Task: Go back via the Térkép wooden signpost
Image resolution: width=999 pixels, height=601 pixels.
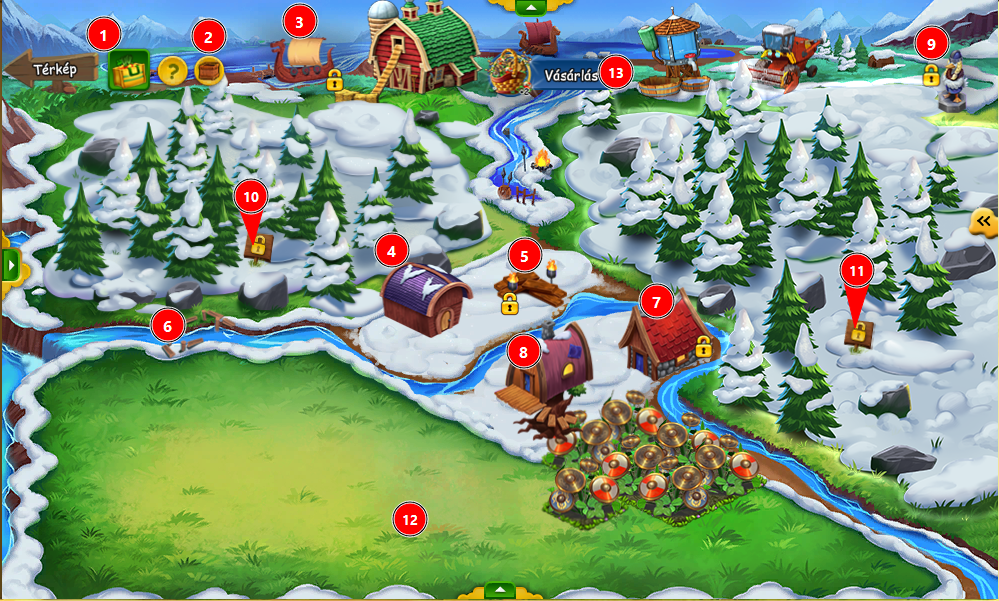Action: [x=49, y=70]
